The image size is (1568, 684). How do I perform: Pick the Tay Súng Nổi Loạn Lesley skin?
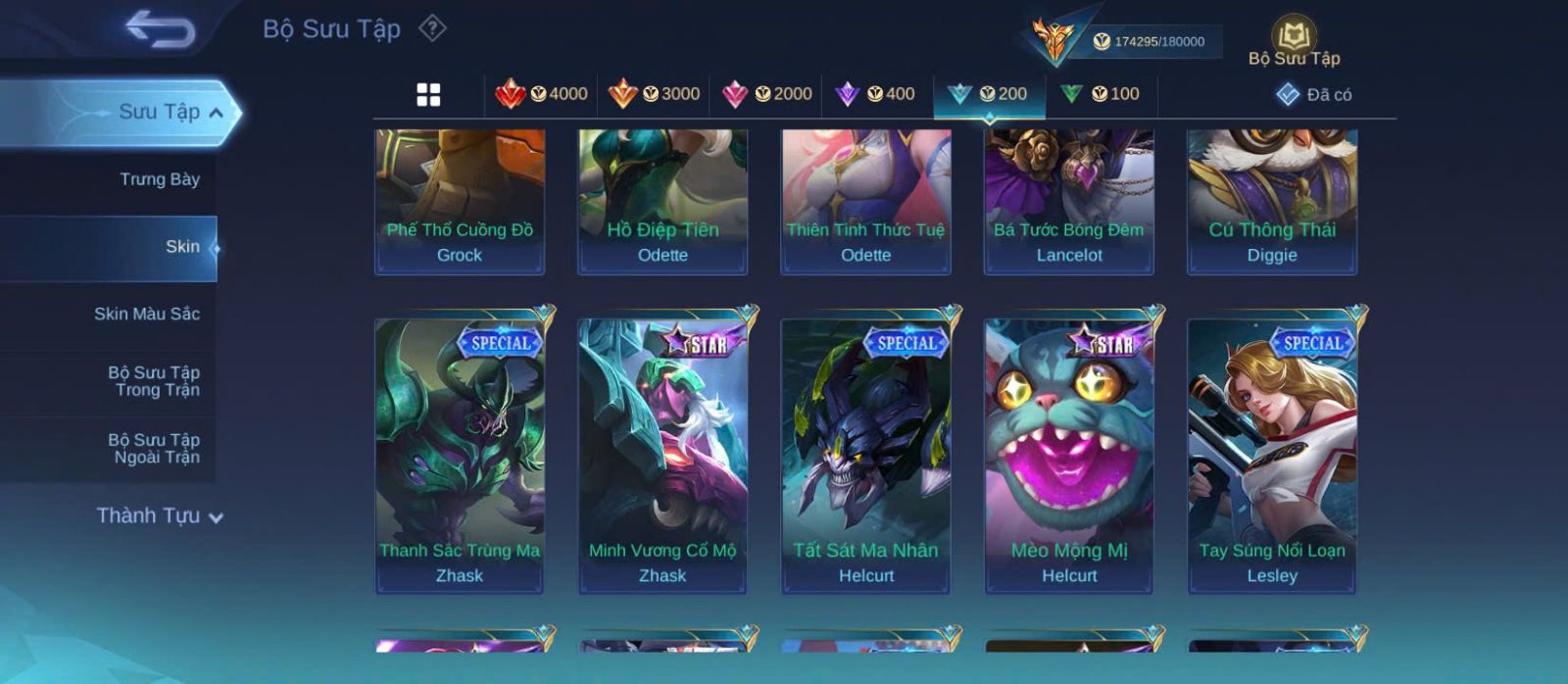[x=1272, y=455]
